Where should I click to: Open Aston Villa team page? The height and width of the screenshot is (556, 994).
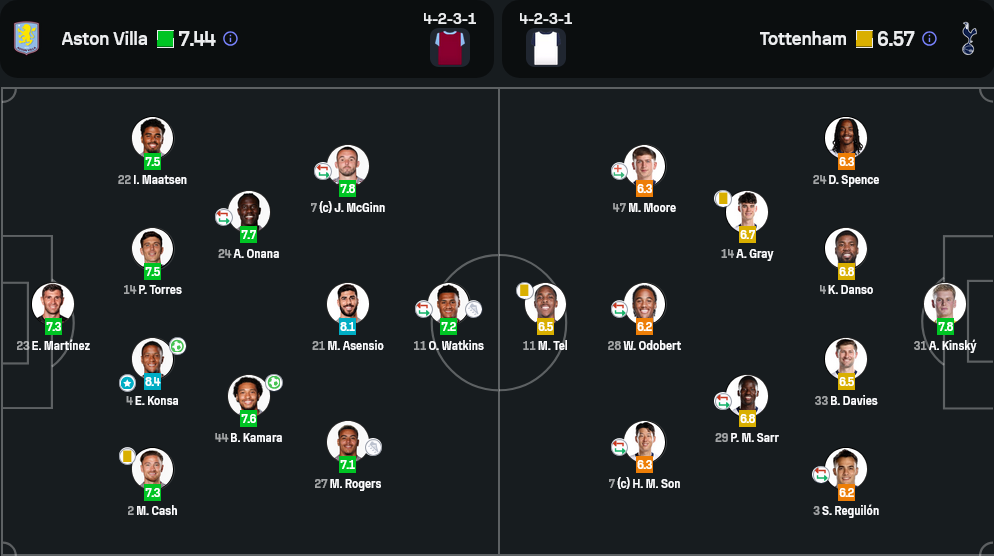point(98,39)
